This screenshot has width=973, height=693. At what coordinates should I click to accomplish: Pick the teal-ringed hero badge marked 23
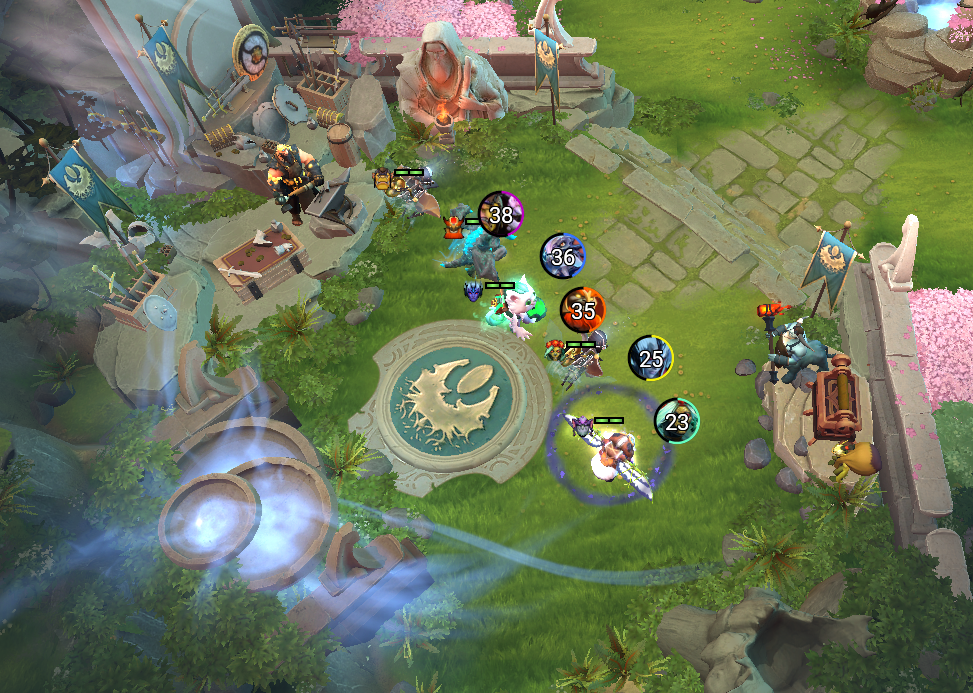pyautogui.click(x=677, y=421)
